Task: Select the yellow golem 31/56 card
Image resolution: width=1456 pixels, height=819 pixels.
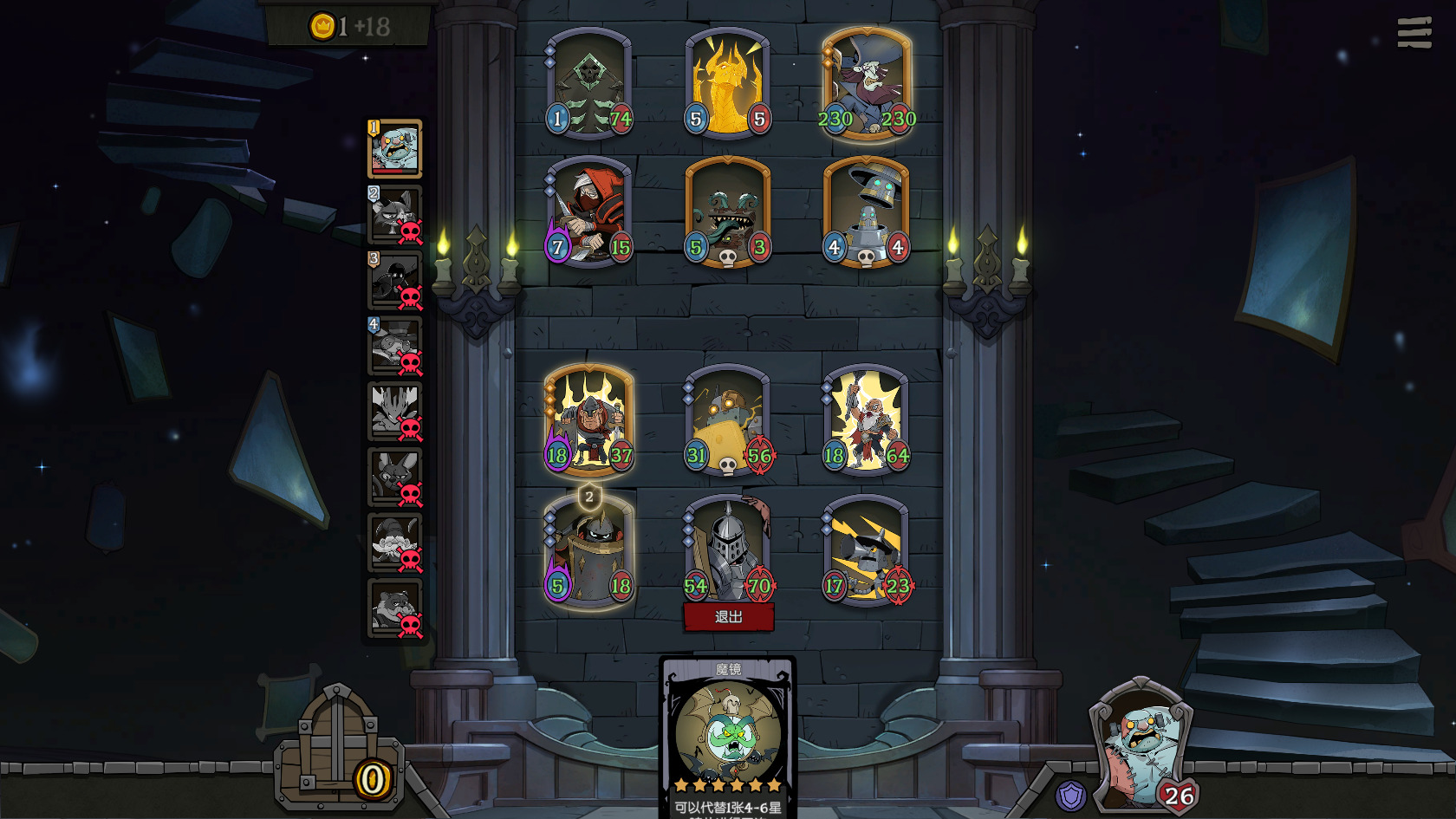Action: coord(728,420)
